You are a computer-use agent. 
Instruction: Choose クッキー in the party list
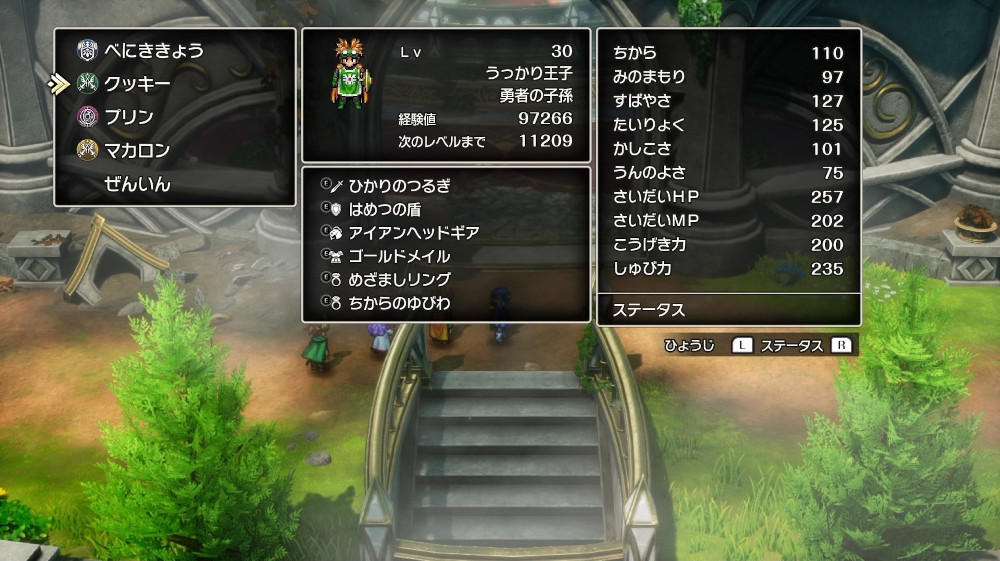pos(137,83)
